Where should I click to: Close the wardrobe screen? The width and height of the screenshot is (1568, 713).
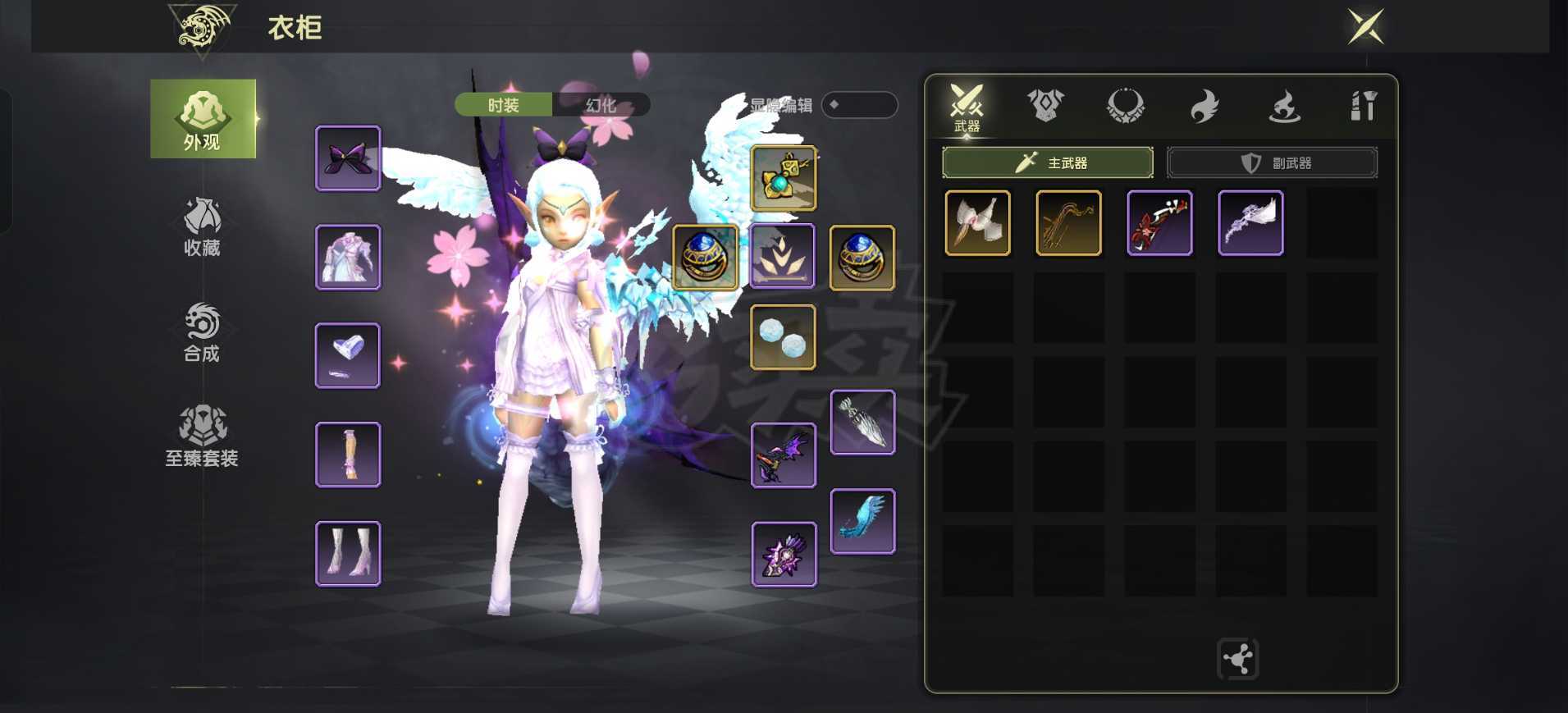[x=1366, y=27]
